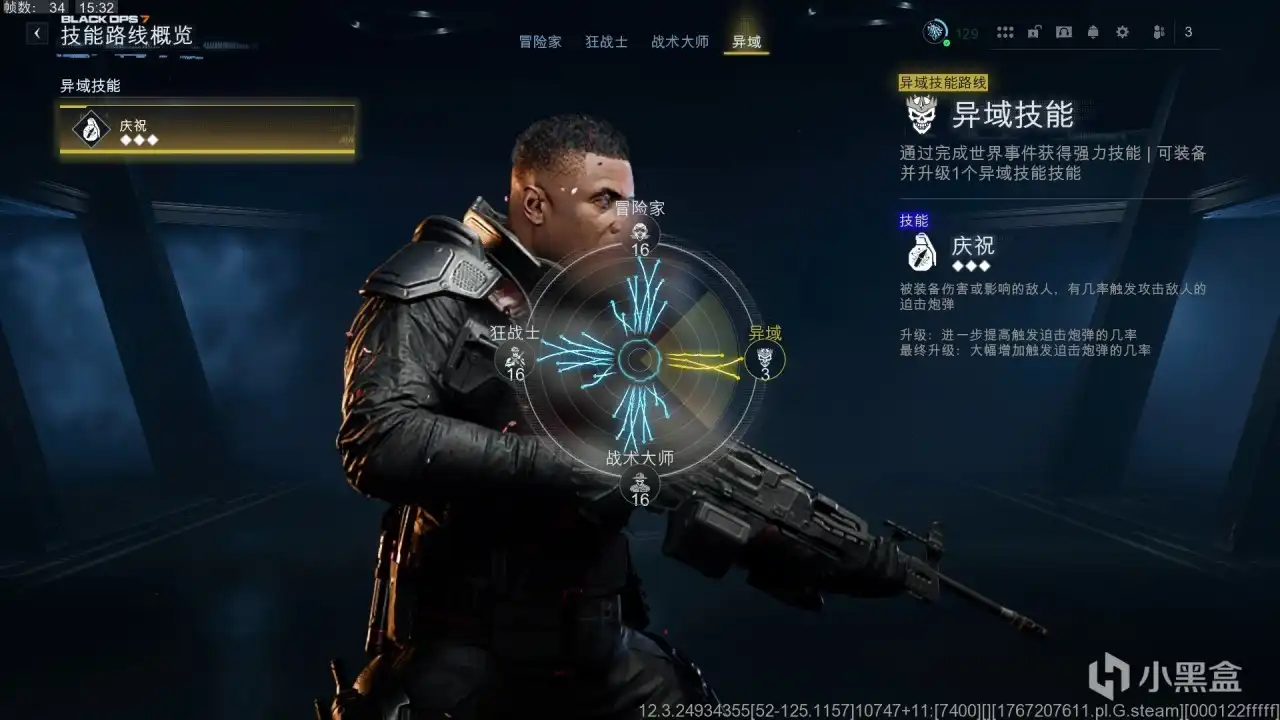1280x720 pixels.
Task: Open the player profile emblem icon
Action: tap(935, 31)
